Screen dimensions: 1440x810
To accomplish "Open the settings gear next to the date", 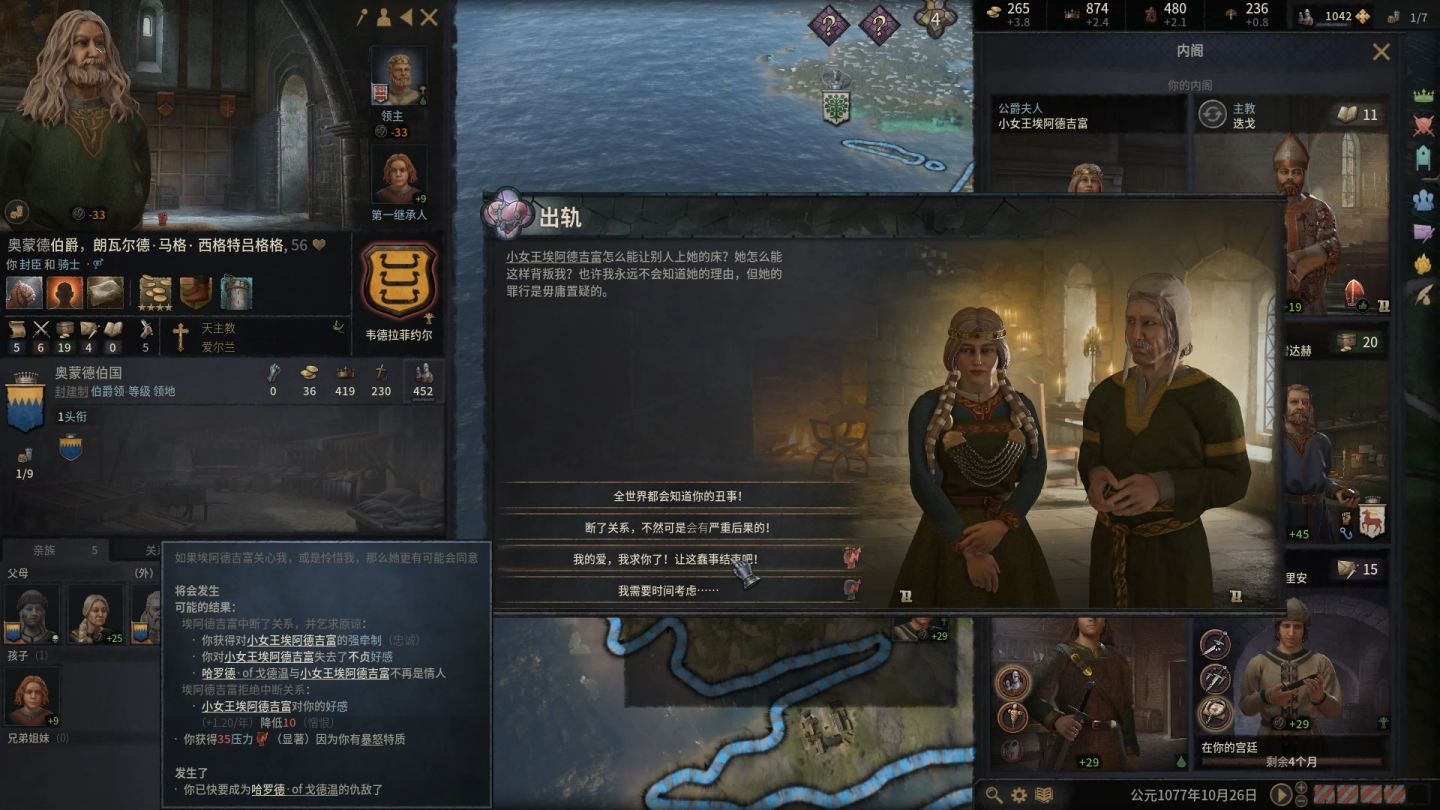I will pyautogui.click(x=1018, y=792).
